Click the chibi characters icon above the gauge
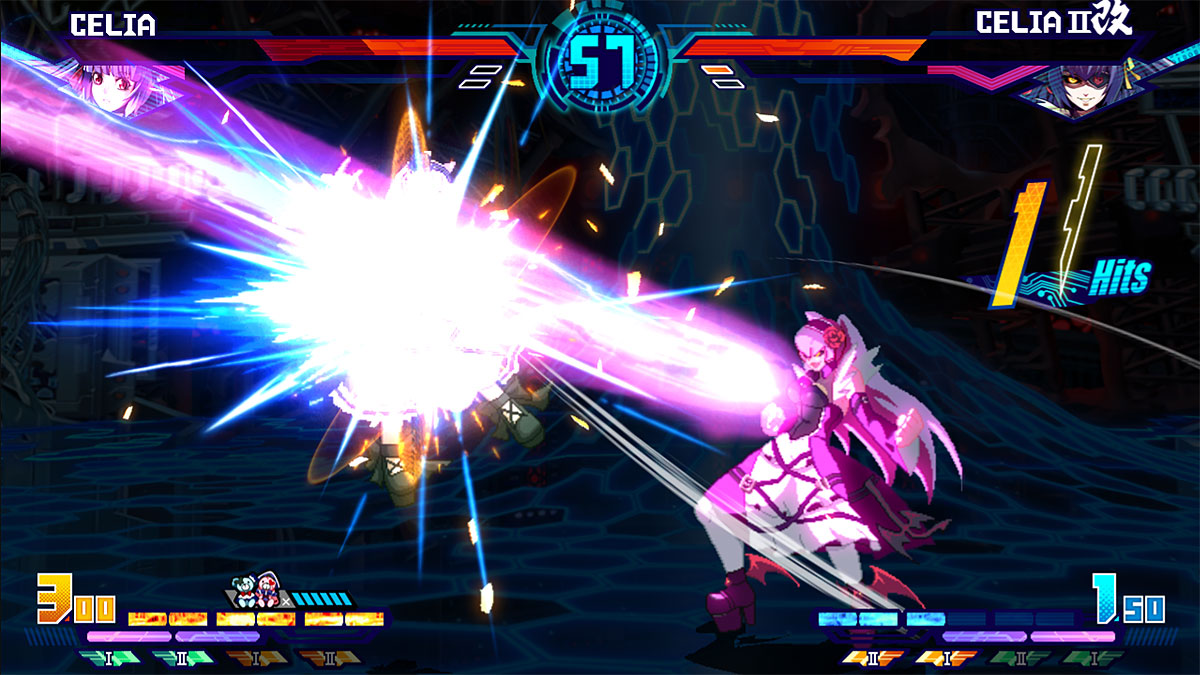Screen dimensions: 1200x675 256,590
